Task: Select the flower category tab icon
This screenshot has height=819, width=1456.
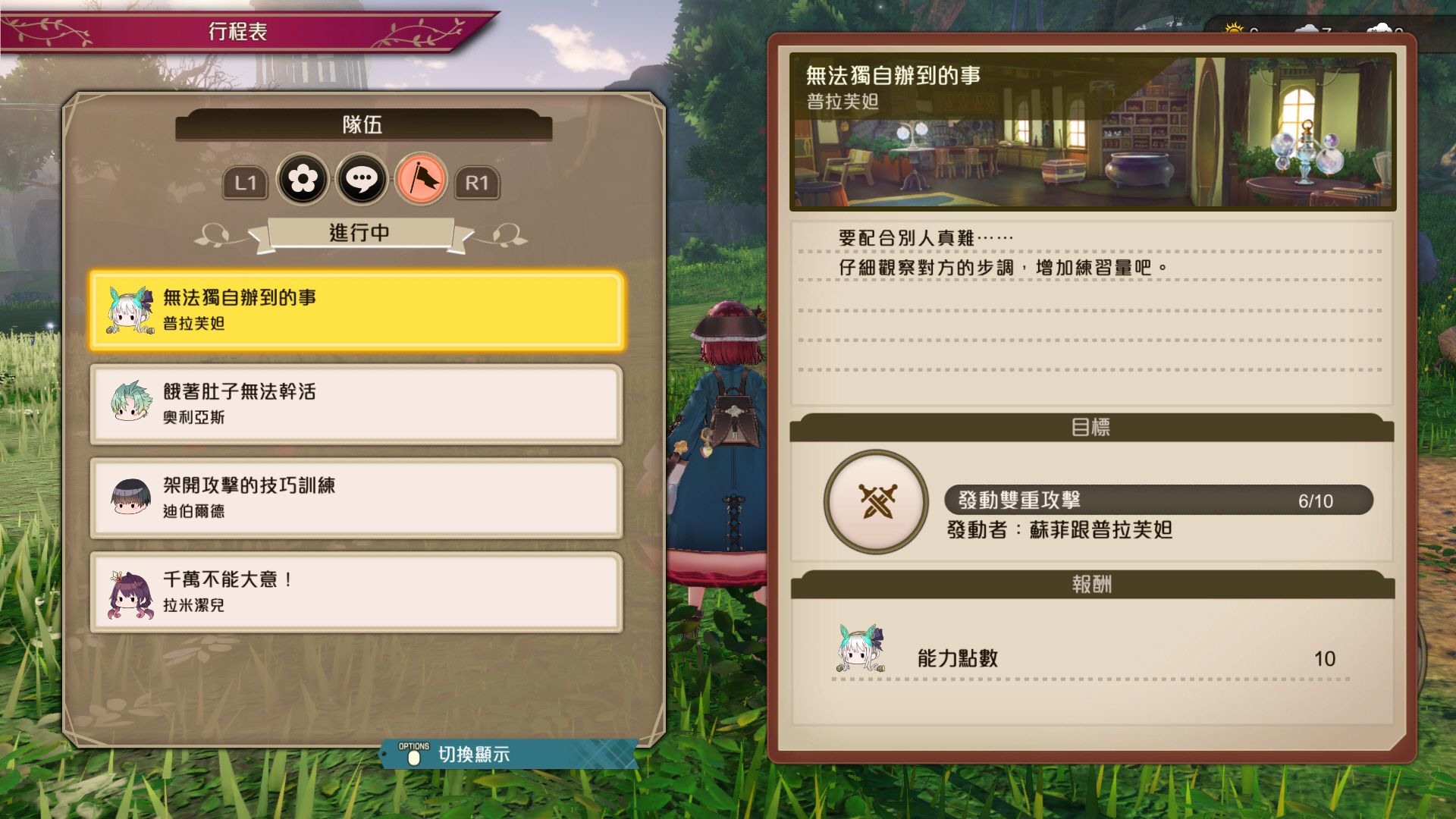Action: coord(306,180)
